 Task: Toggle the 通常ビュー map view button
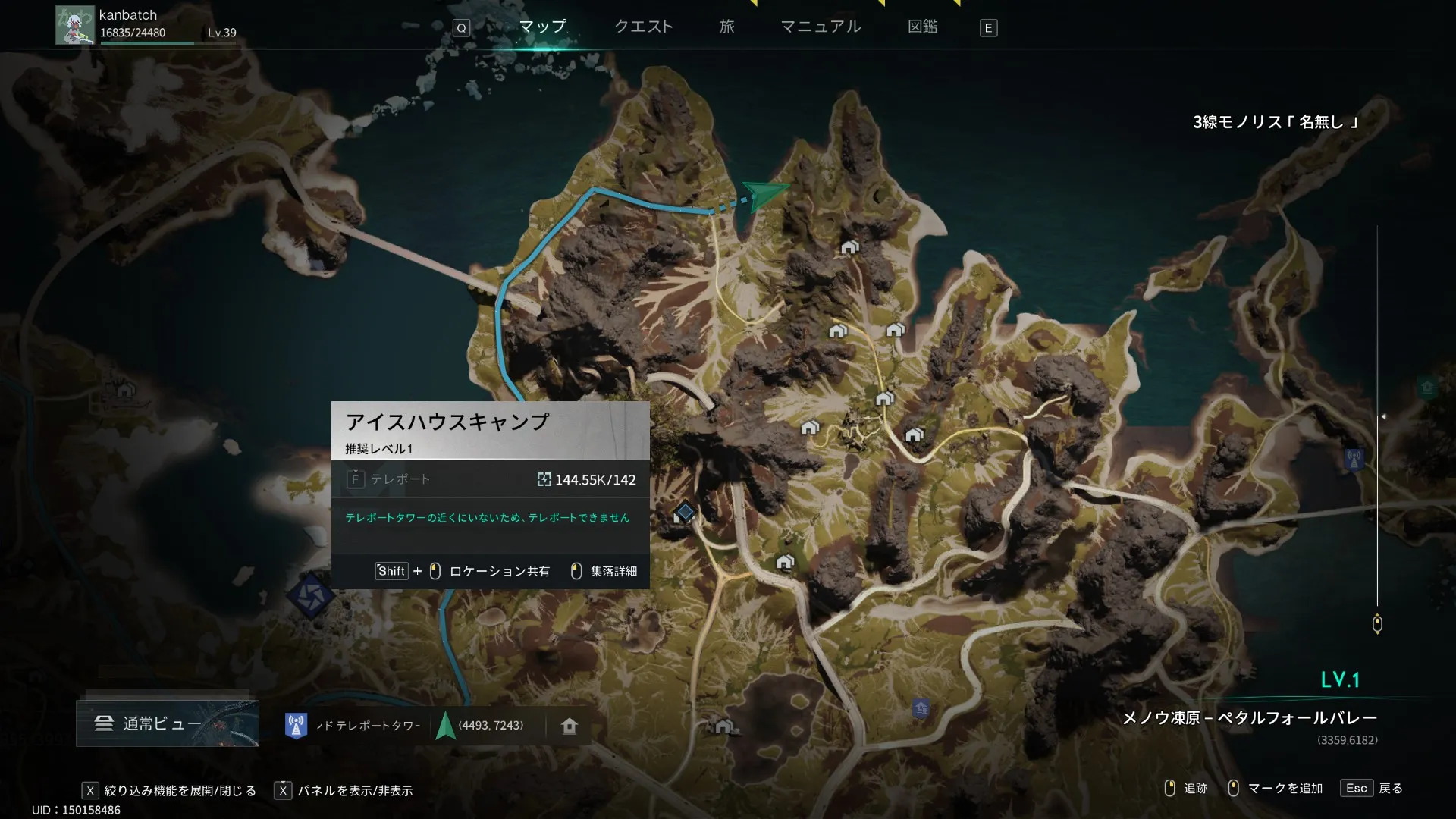tap(167, 723)
